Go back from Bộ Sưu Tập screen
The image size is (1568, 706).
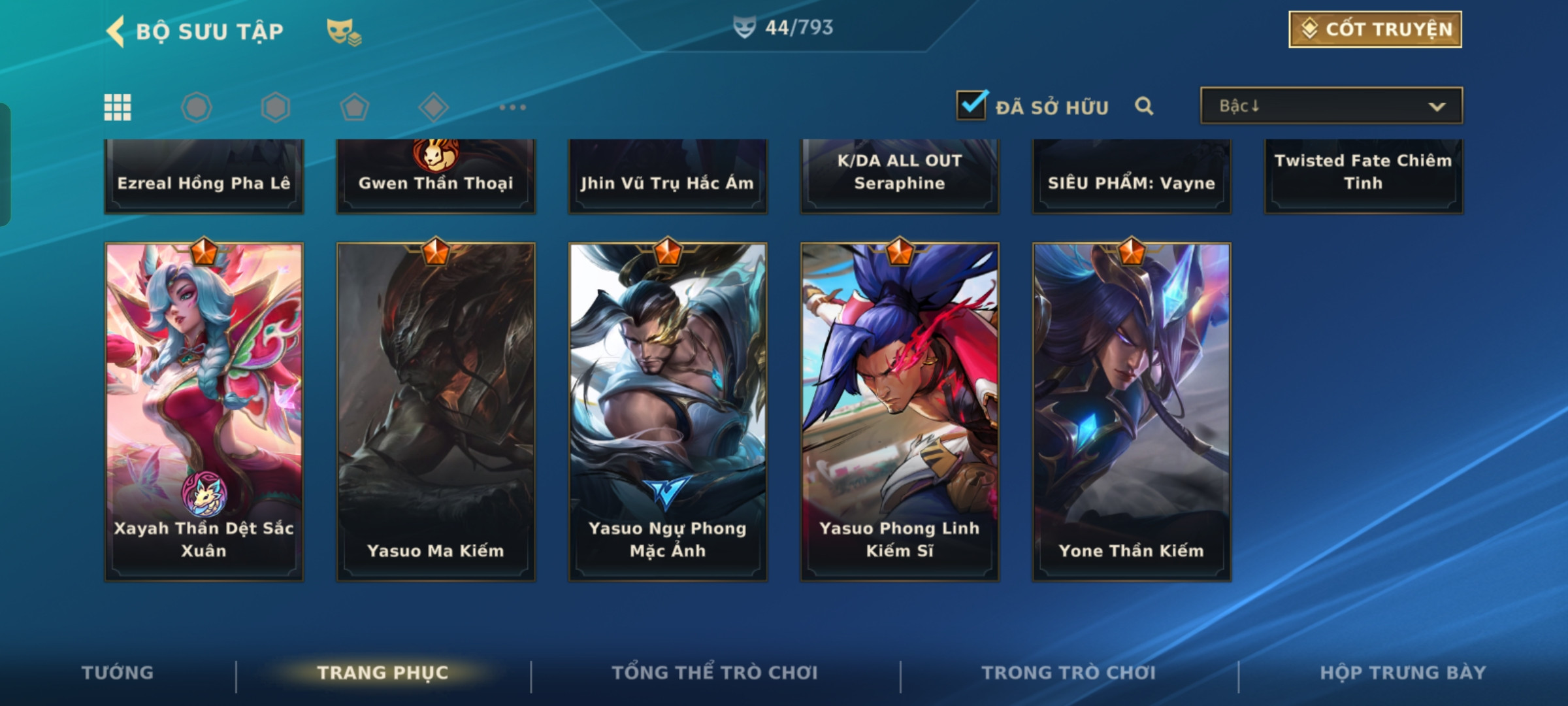tap(116, 31)
